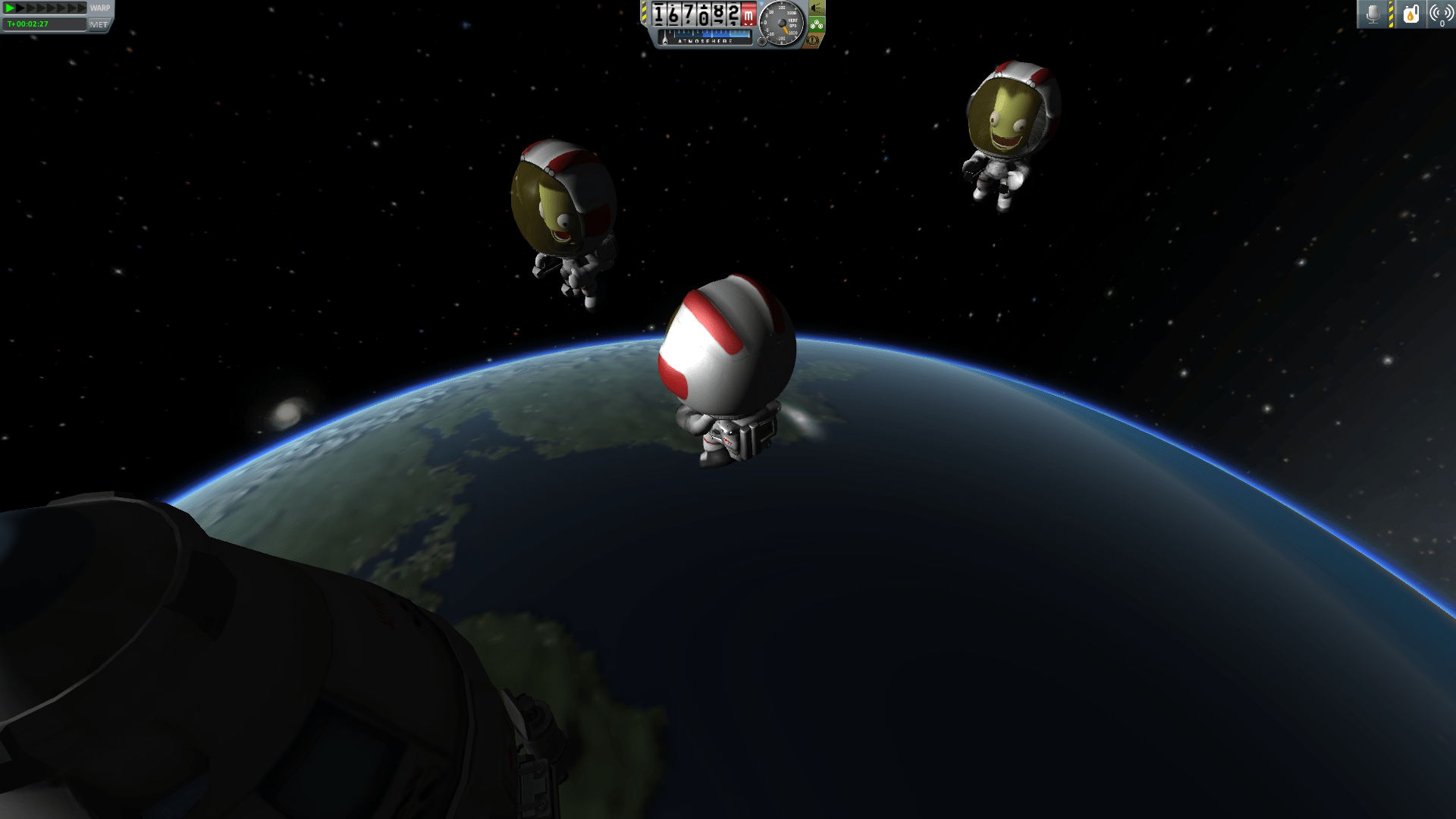This screenshot has height=819, width=1456.
Task: Click the green first warp arrow
Action: (10, 8)
